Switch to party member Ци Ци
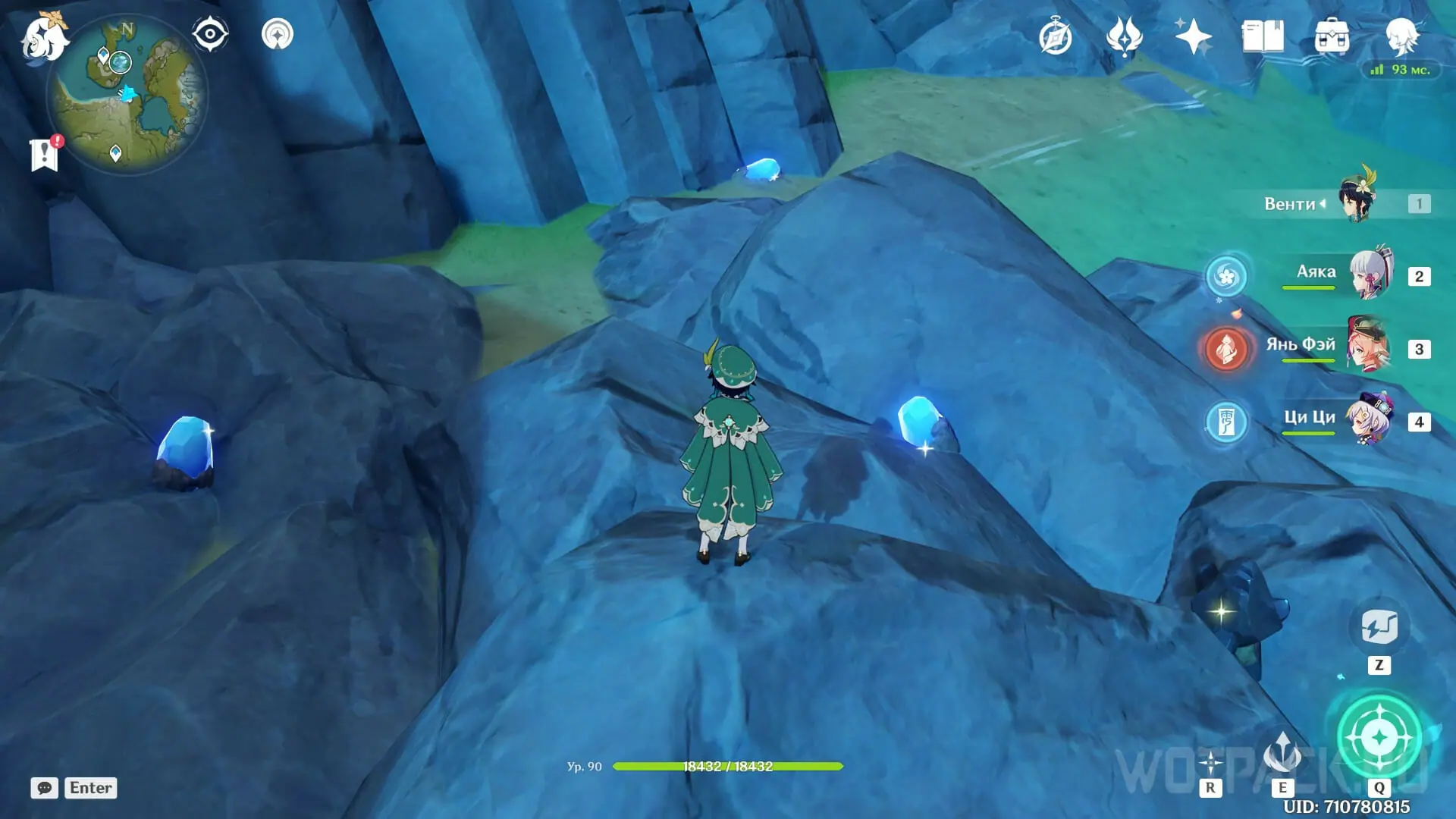1456x819 pixels. (1370, 419)
